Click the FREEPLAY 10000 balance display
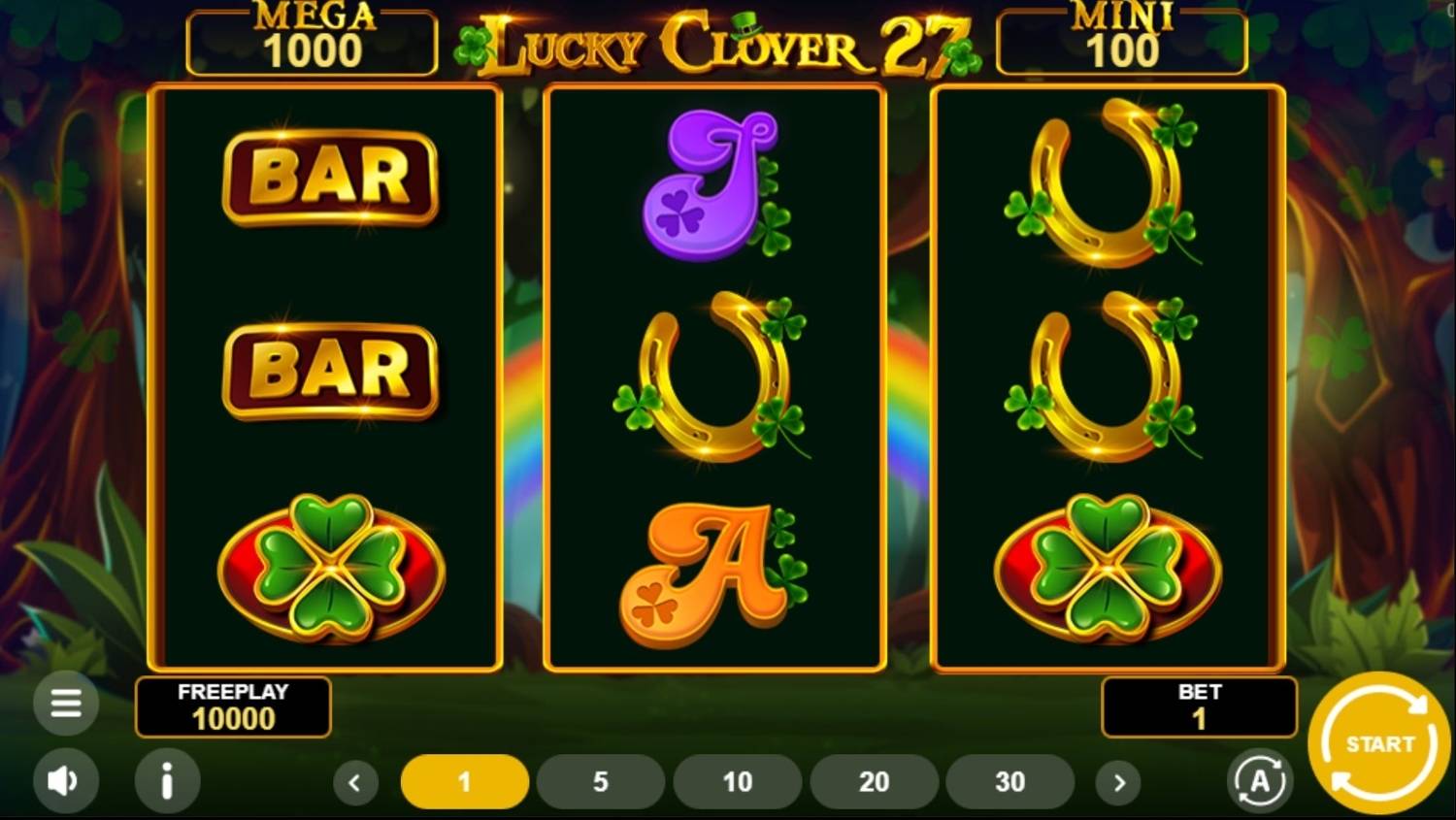 click(x=233, y=706)
